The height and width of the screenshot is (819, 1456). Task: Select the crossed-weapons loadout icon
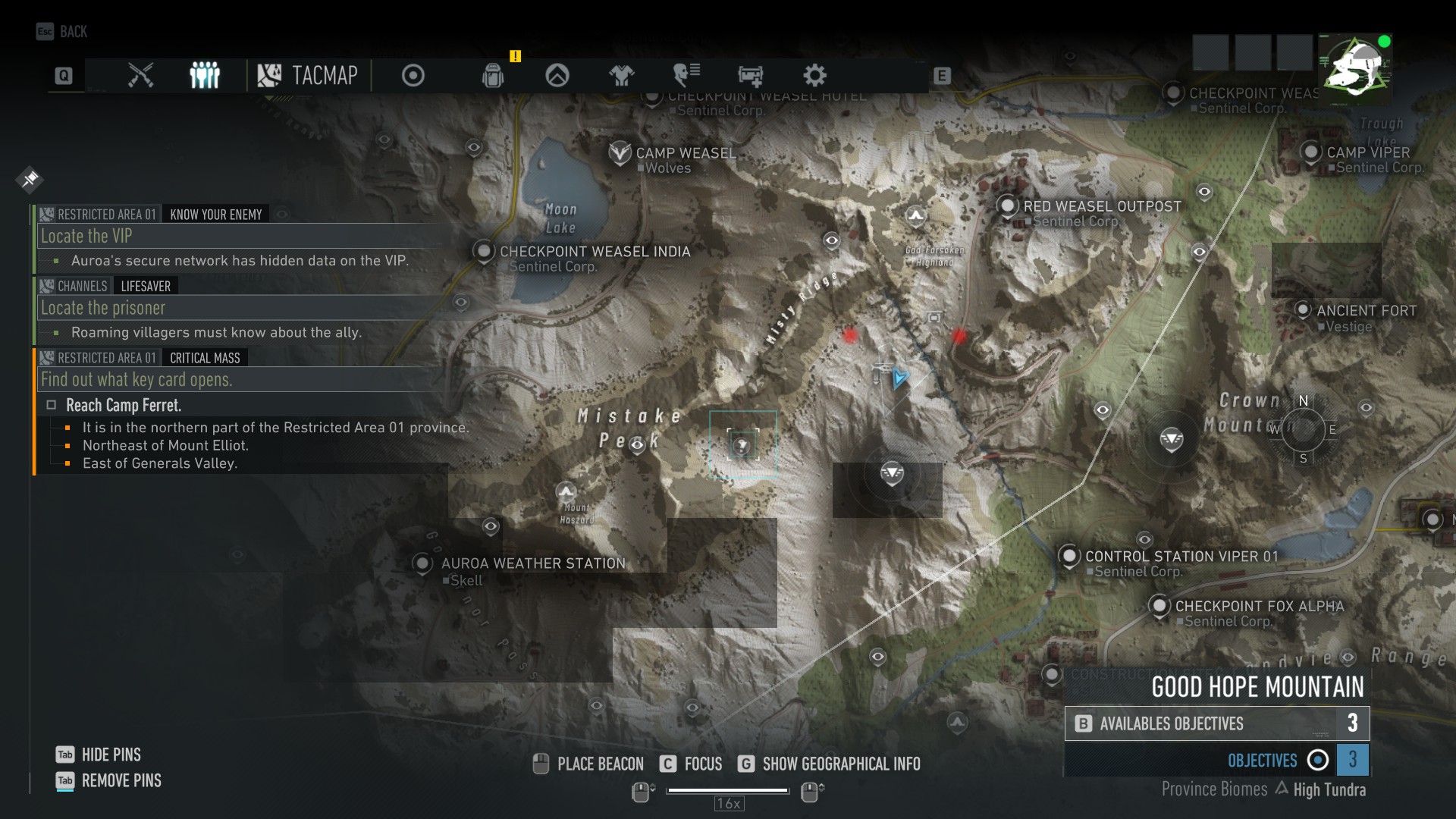tap(140, 75)
